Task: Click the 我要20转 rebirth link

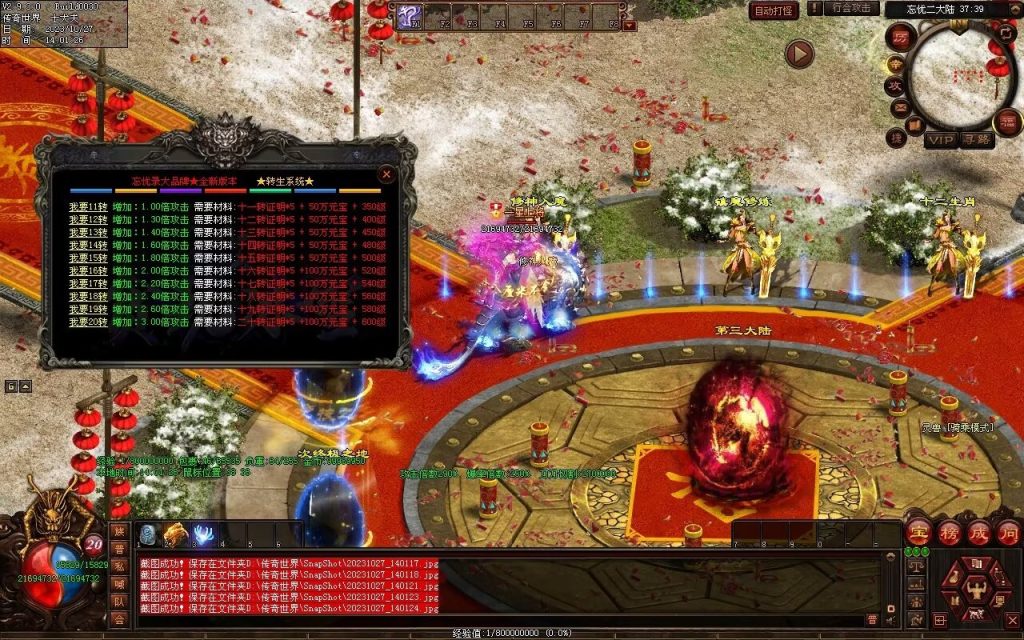Action: pyautogui.click(x=87, y=322)
